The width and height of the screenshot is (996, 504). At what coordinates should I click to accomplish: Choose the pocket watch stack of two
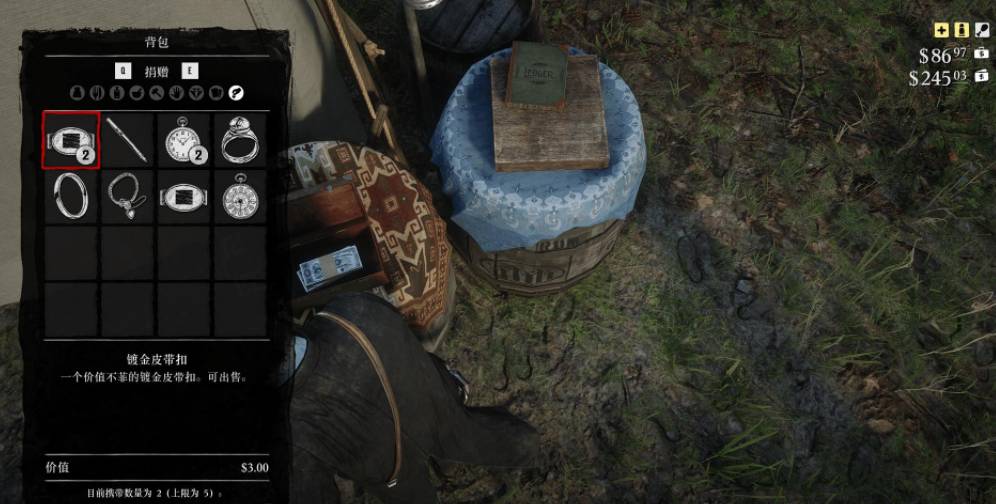click(183, 140)
